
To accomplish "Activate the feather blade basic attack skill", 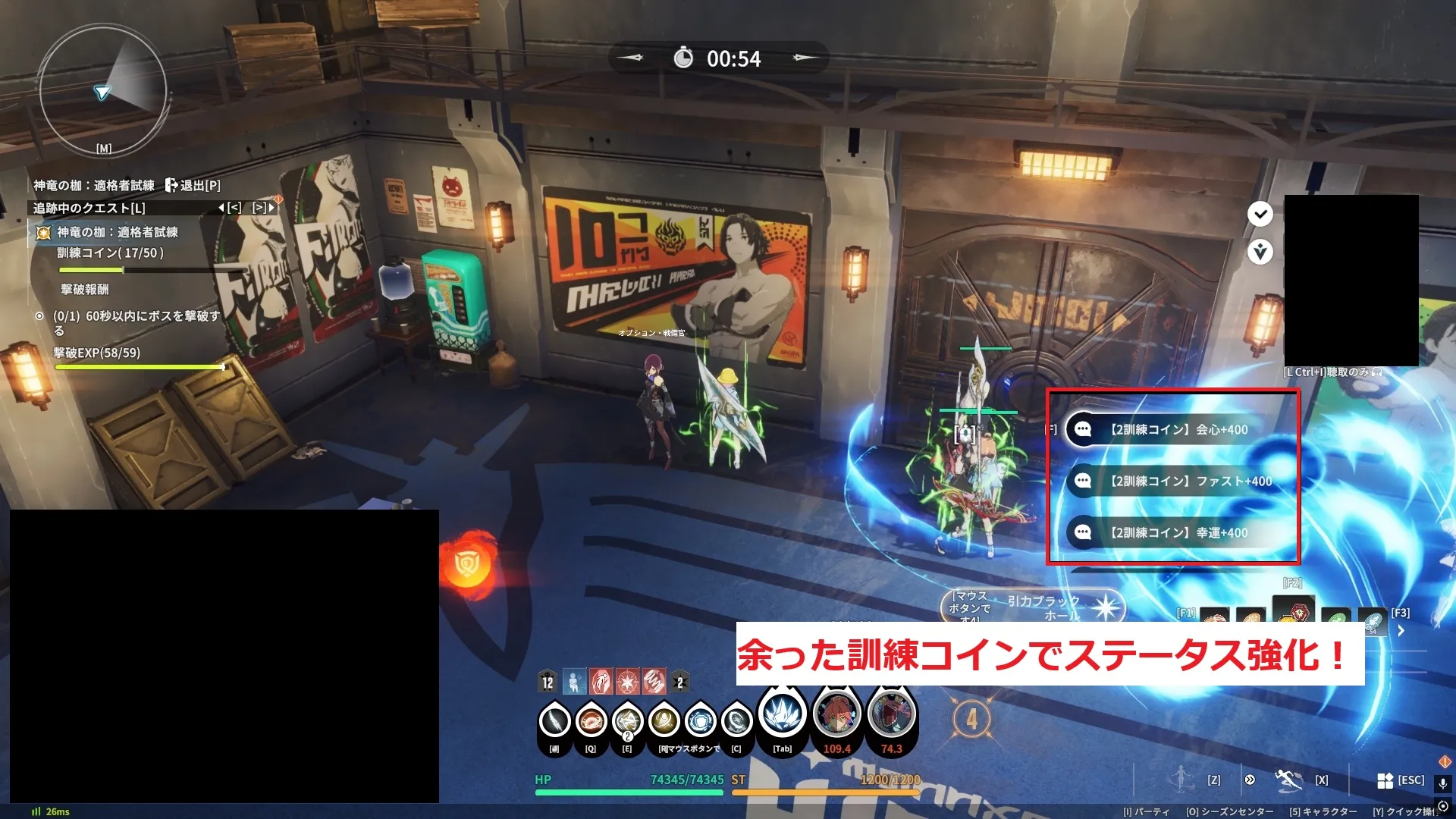I will (x=554, y=720).
